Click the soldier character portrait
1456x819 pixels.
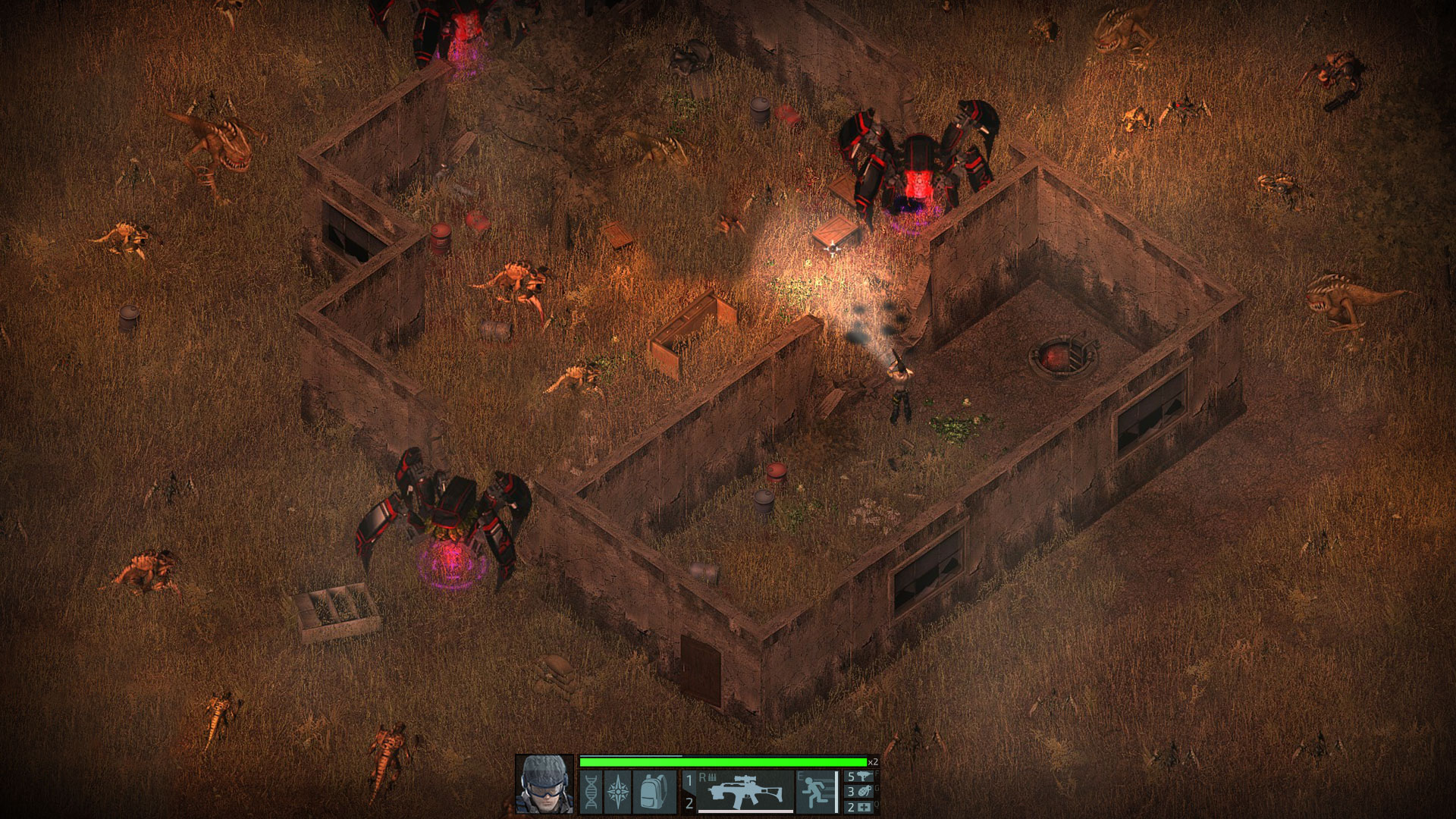pos(544,783)
